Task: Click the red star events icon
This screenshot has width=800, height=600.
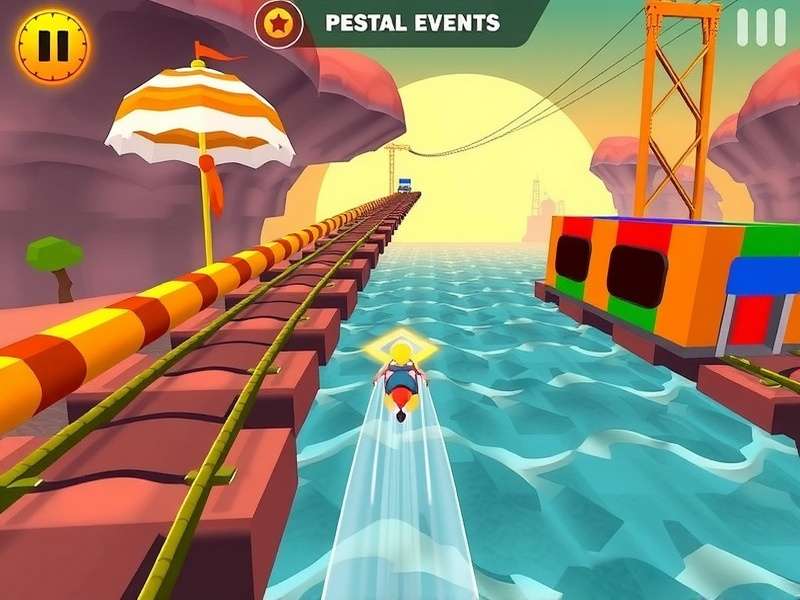Action: (278, 24)
